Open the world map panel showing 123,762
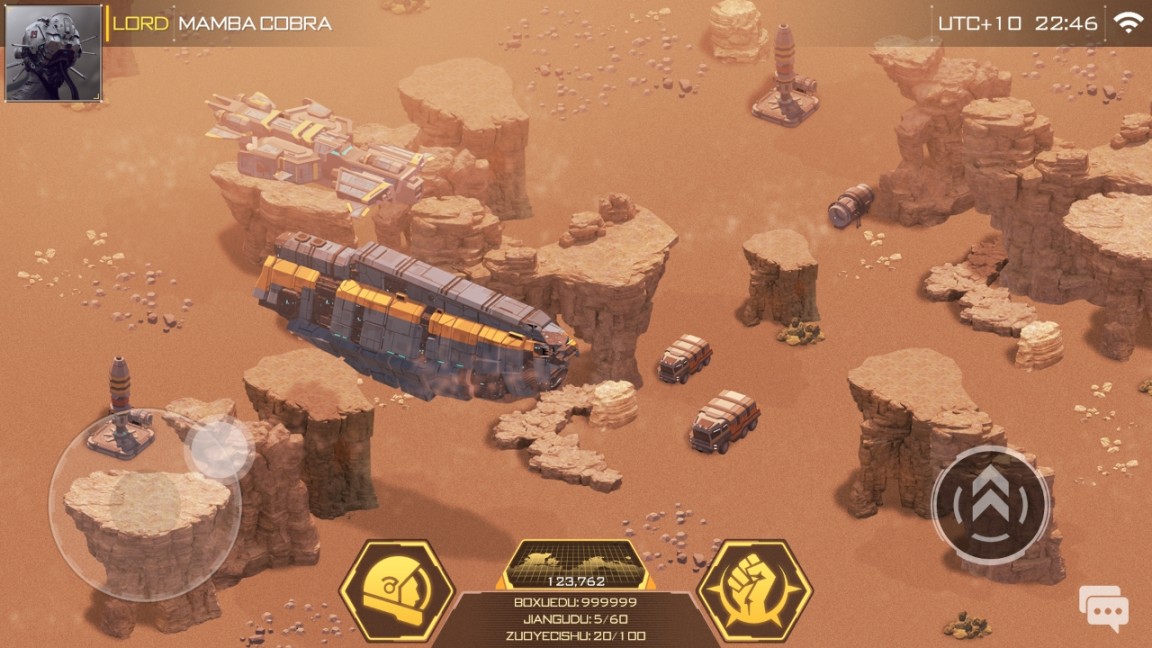This screenshot has width=1152, height=648. coord(575,565)
